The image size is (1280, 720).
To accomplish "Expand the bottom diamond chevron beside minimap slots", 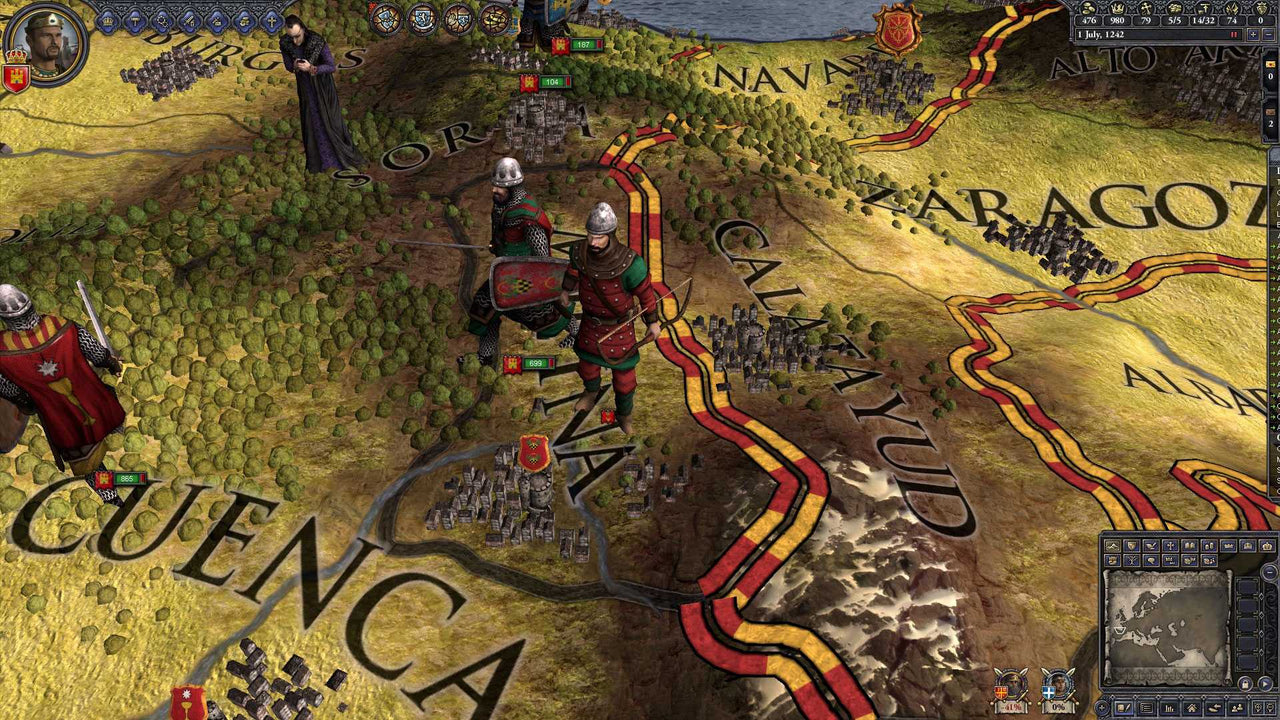I will [1261, 650].
